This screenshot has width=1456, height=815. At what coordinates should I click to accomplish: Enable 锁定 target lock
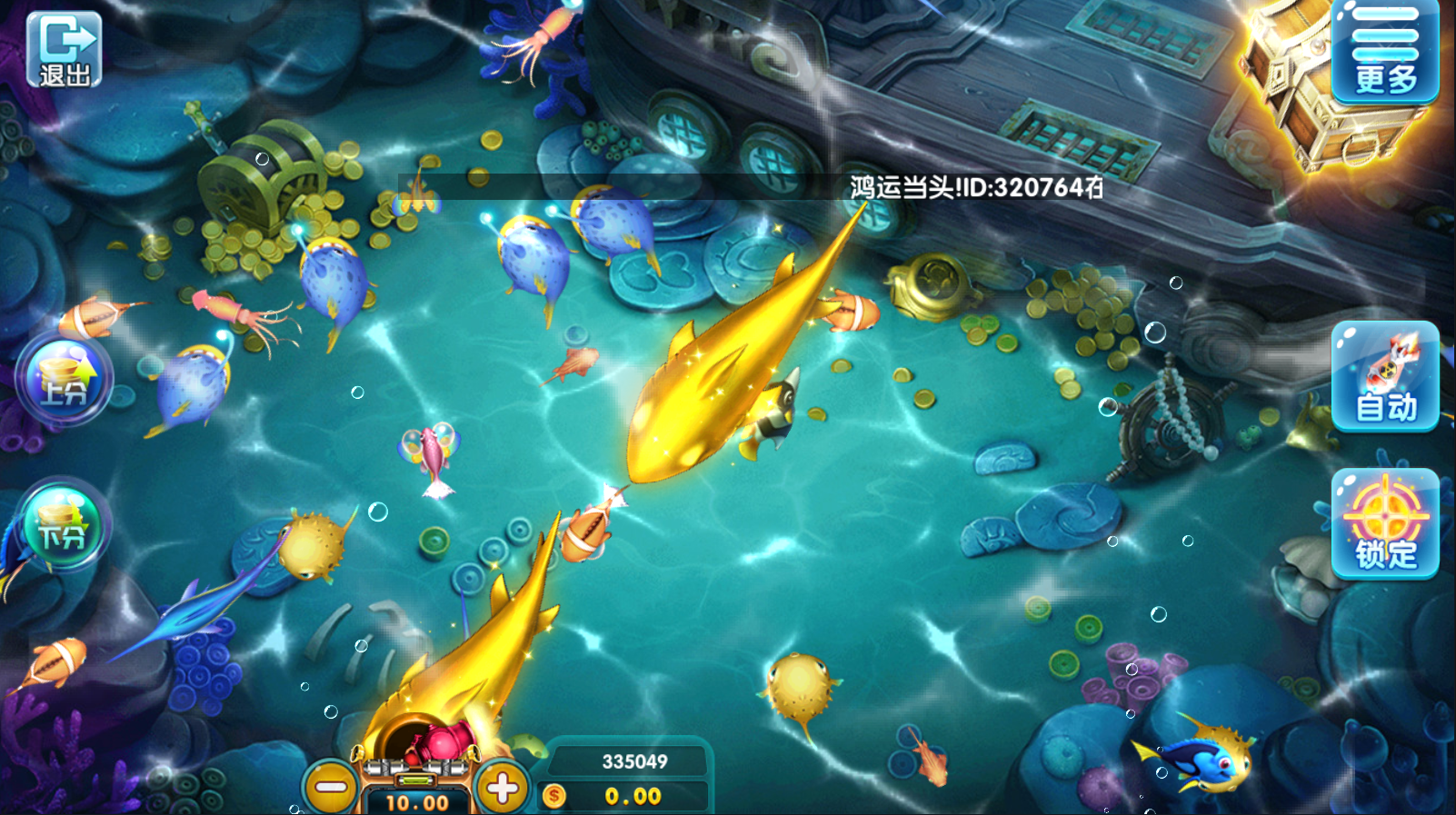(x=1385, y=523)
